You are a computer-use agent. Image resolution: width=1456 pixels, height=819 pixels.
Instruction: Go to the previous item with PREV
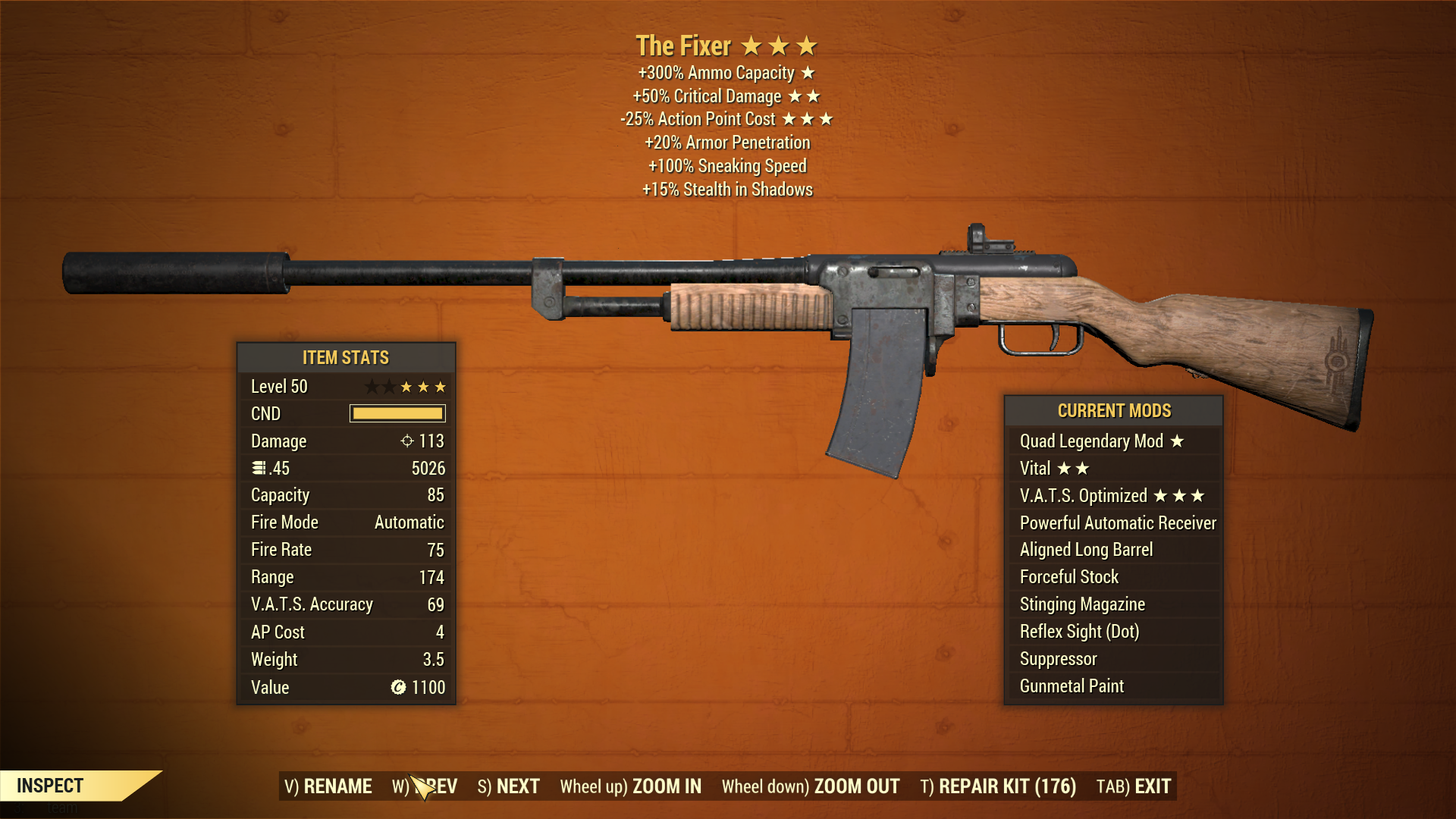(x=425, y=786)
